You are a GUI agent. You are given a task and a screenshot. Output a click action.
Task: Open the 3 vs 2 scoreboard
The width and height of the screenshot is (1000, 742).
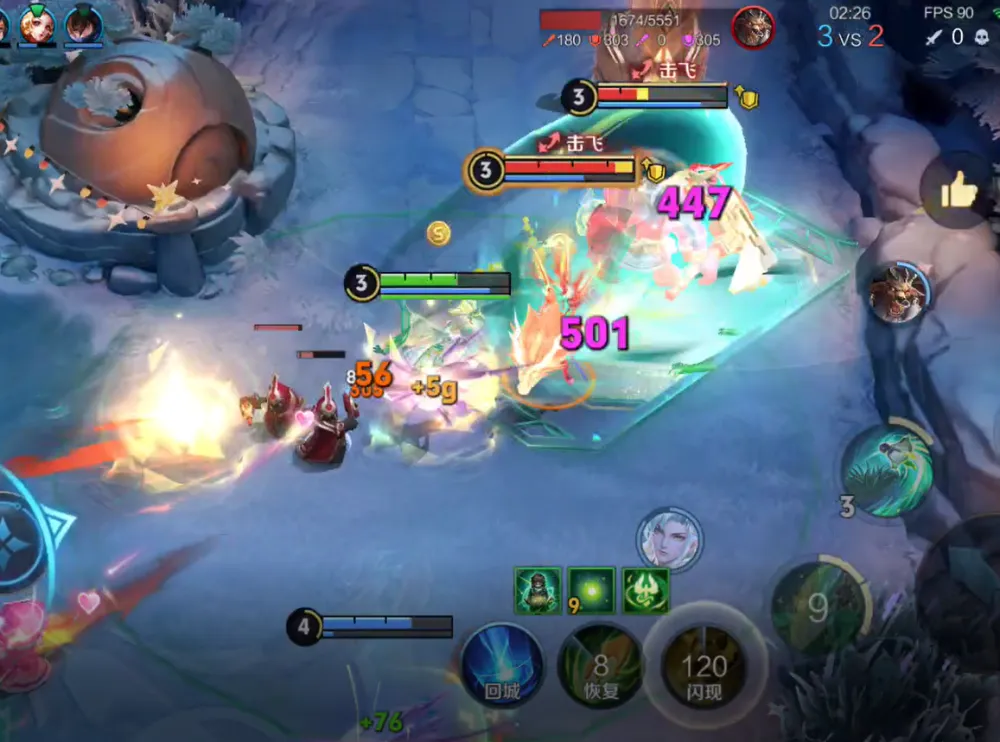850,37
